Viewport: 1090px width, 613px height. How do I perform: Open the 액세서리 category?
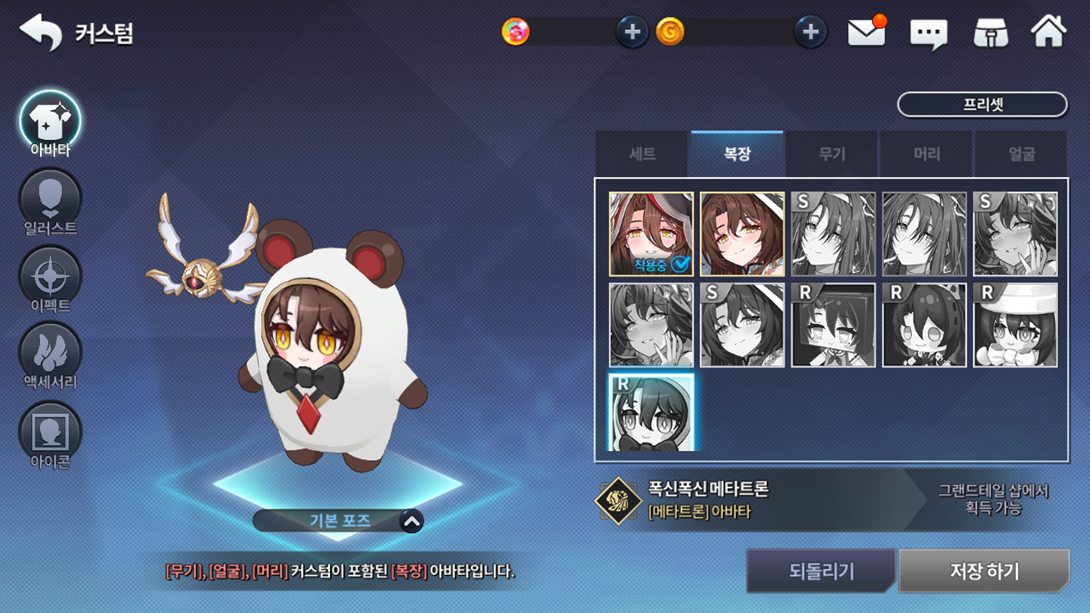pos(50,355)
